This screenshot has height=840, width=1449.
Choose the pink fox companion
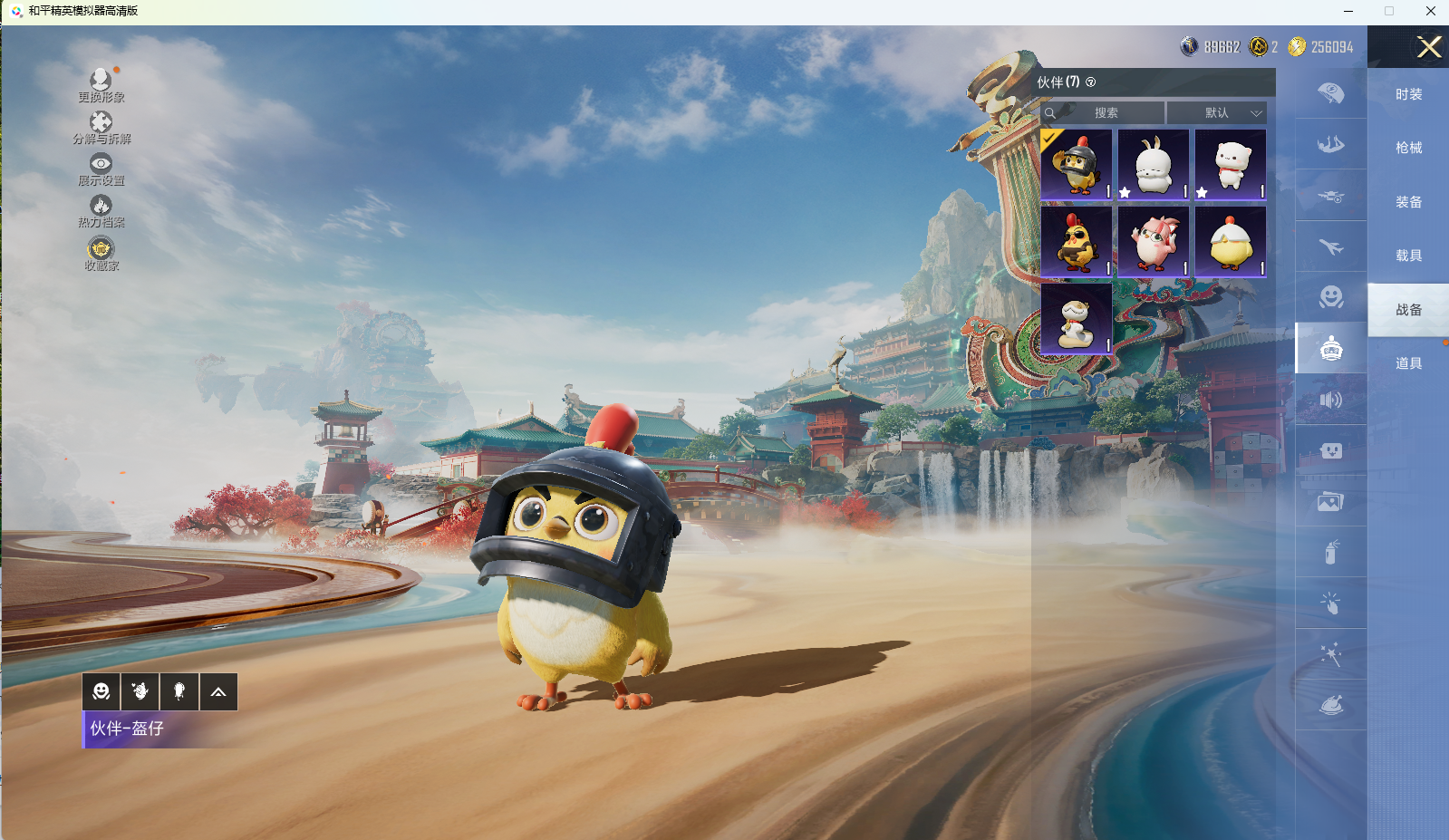click(x=1154, y=241)
